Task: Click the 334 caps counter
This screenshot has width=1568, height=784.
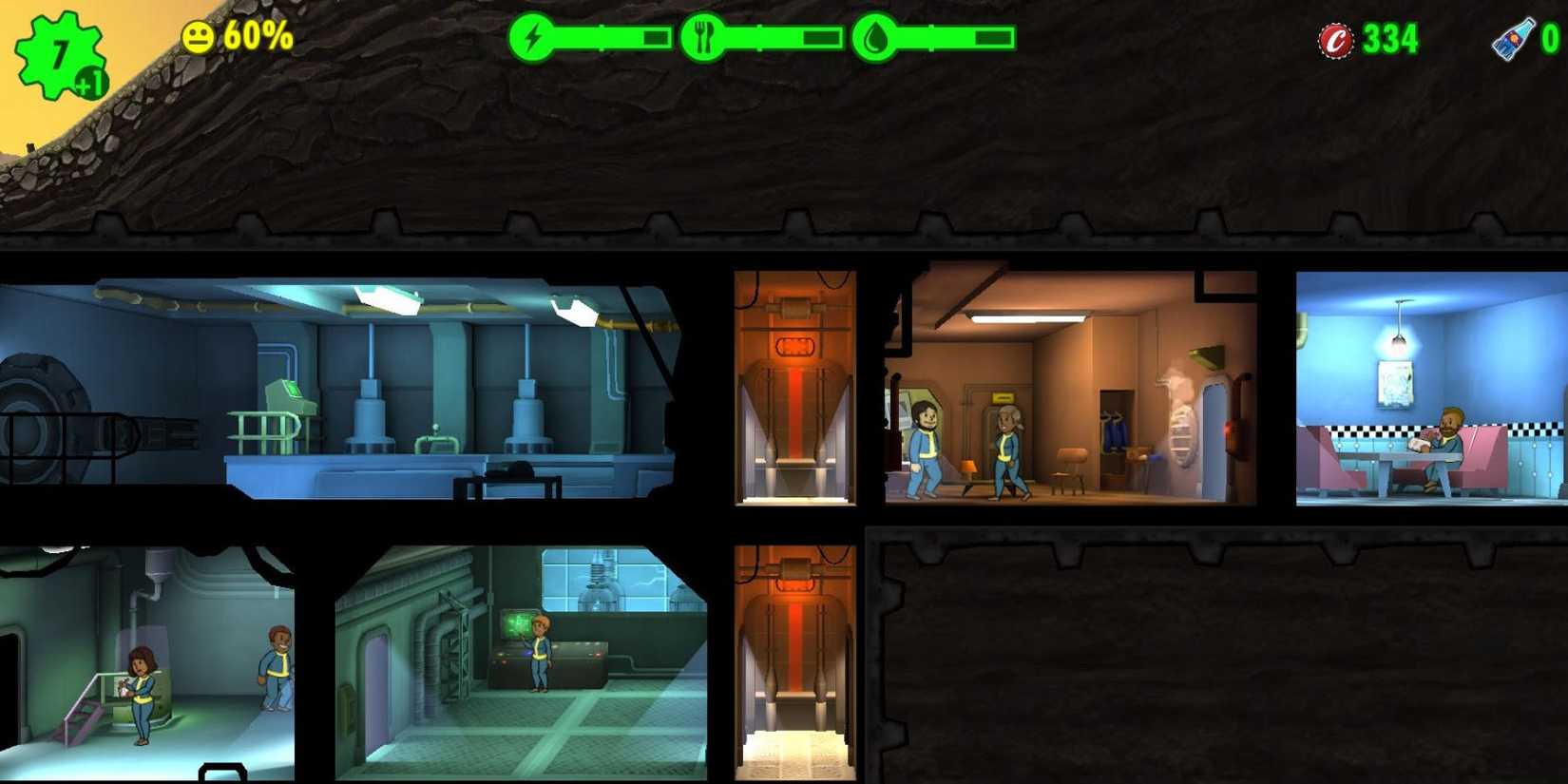Action: [1387, 40]
